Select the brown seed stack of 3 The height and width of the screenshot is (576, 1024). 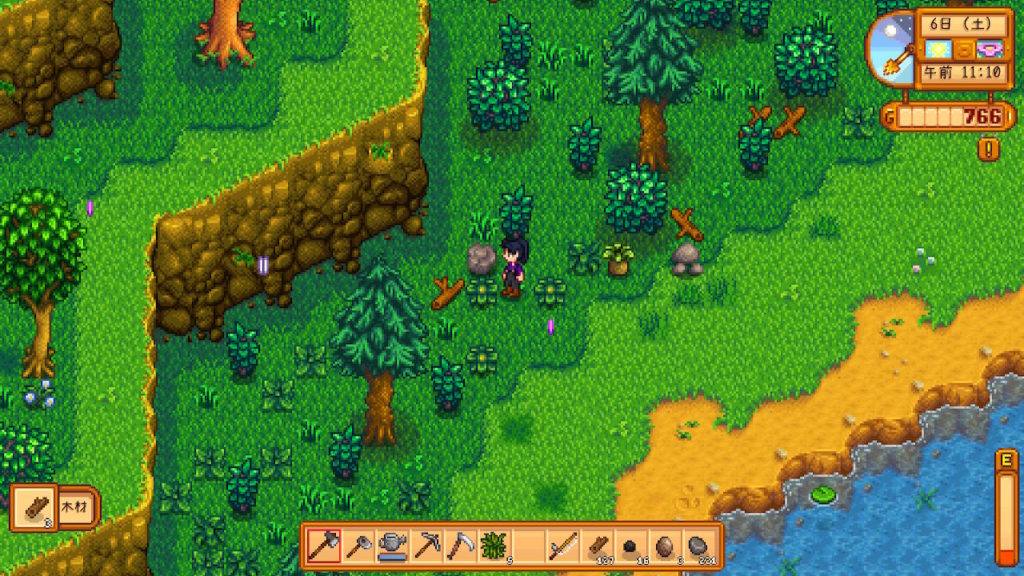[665, 546]
